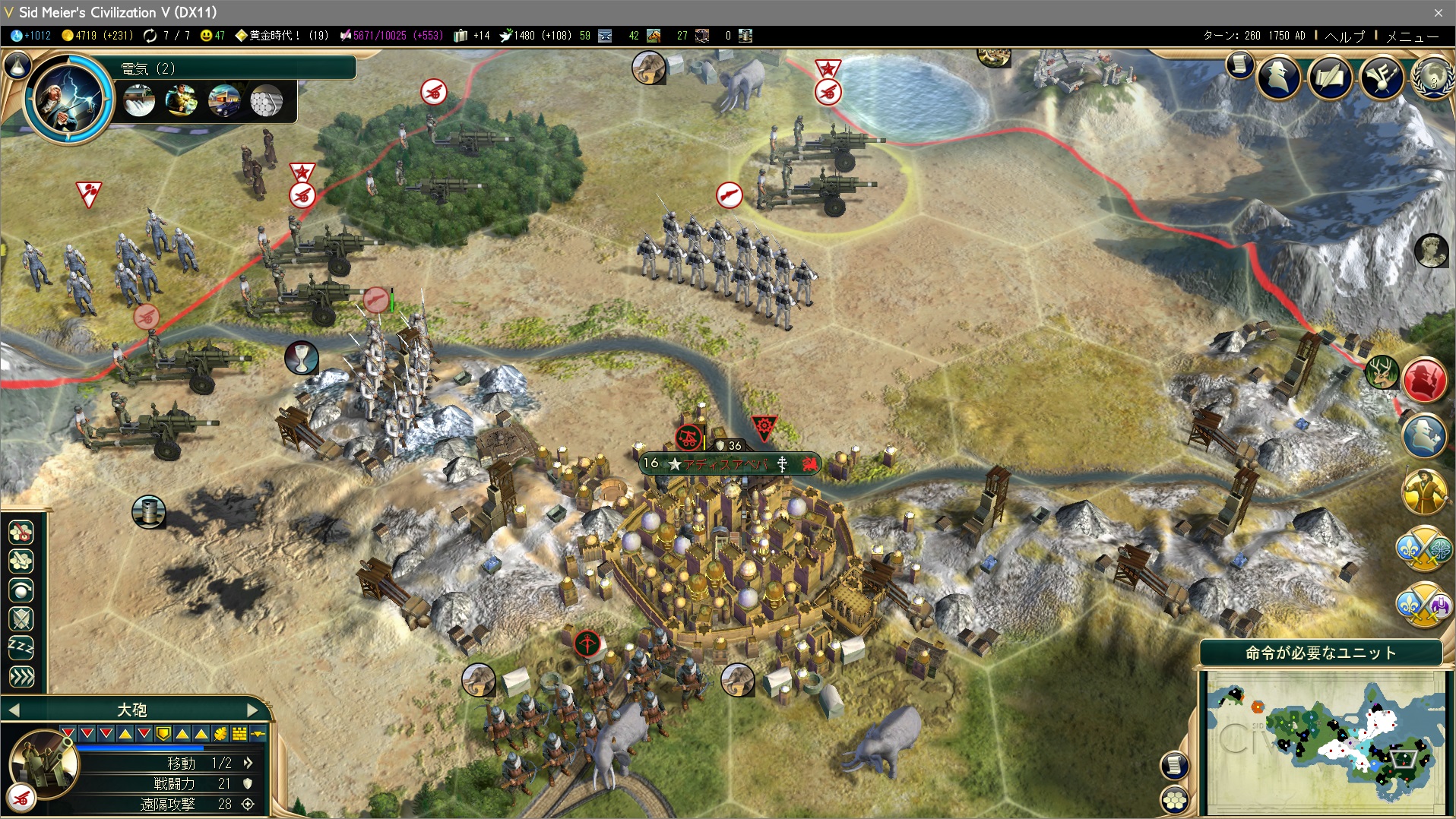Open the minimap hex-grid options button
The image size is (1456, 819).
pos(1175,798)
